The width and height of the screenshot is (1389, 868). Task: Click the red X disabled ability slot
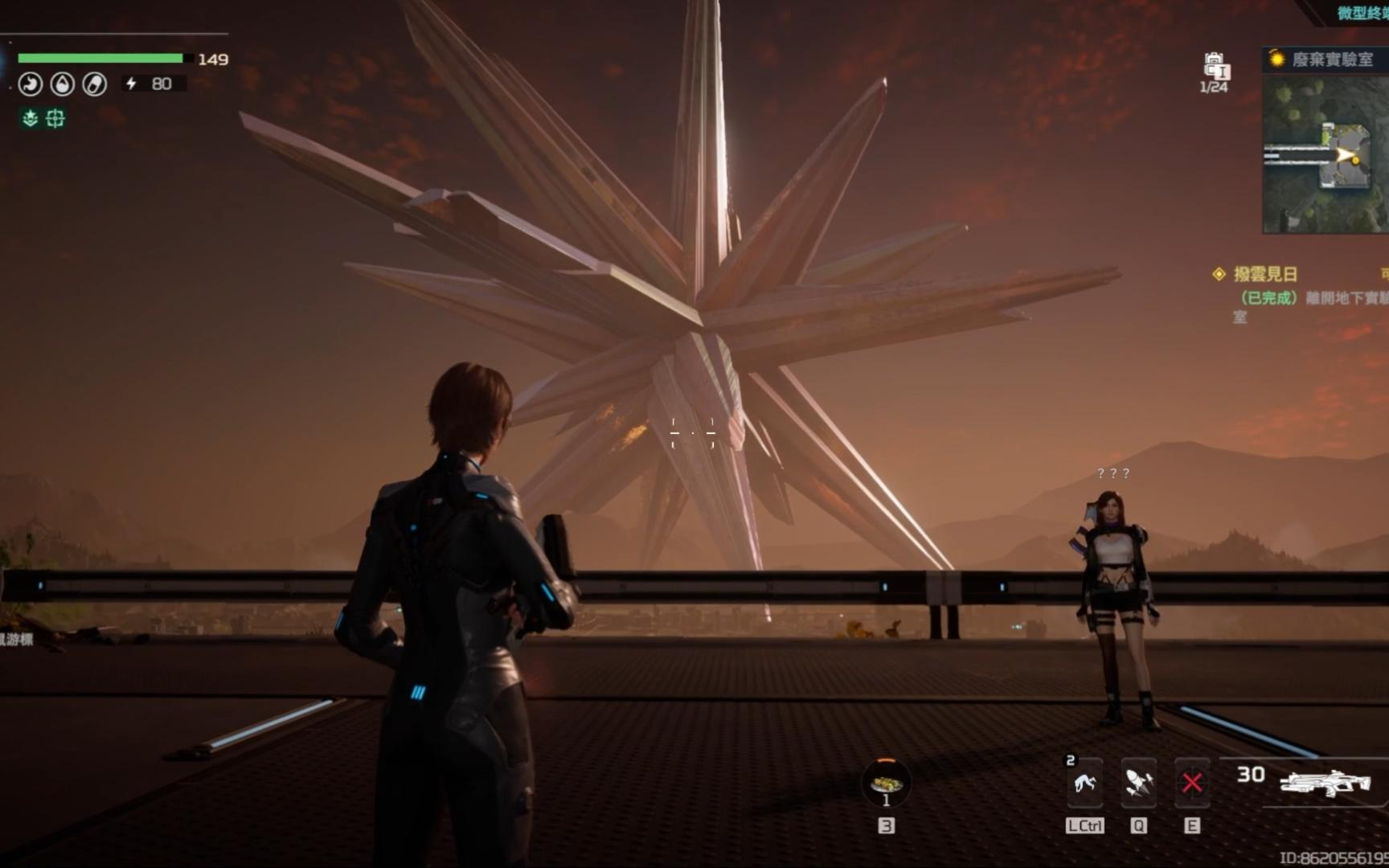(x=1192, y=782)
